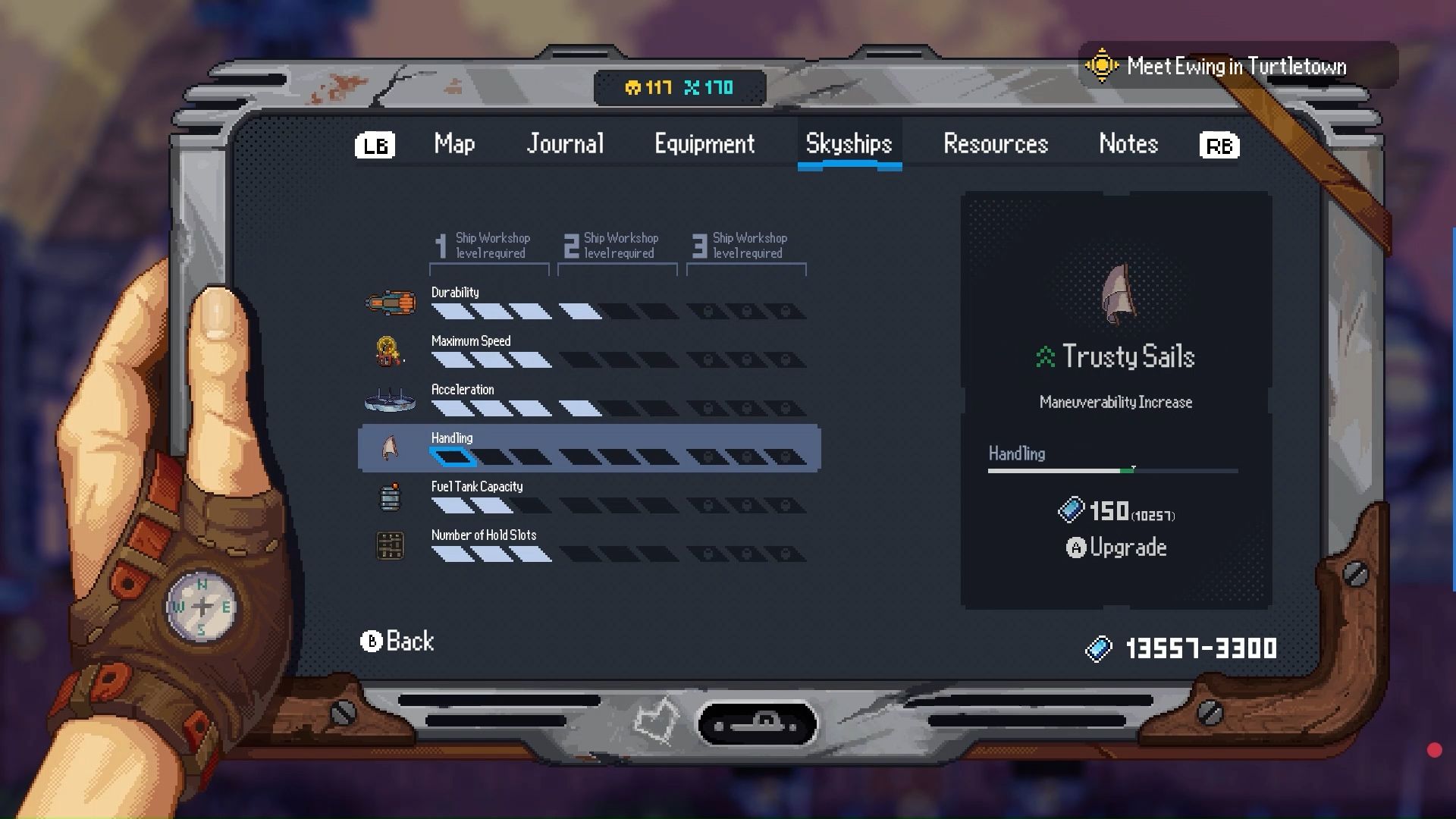Switch to the Notes tab

click(1128, 144)
